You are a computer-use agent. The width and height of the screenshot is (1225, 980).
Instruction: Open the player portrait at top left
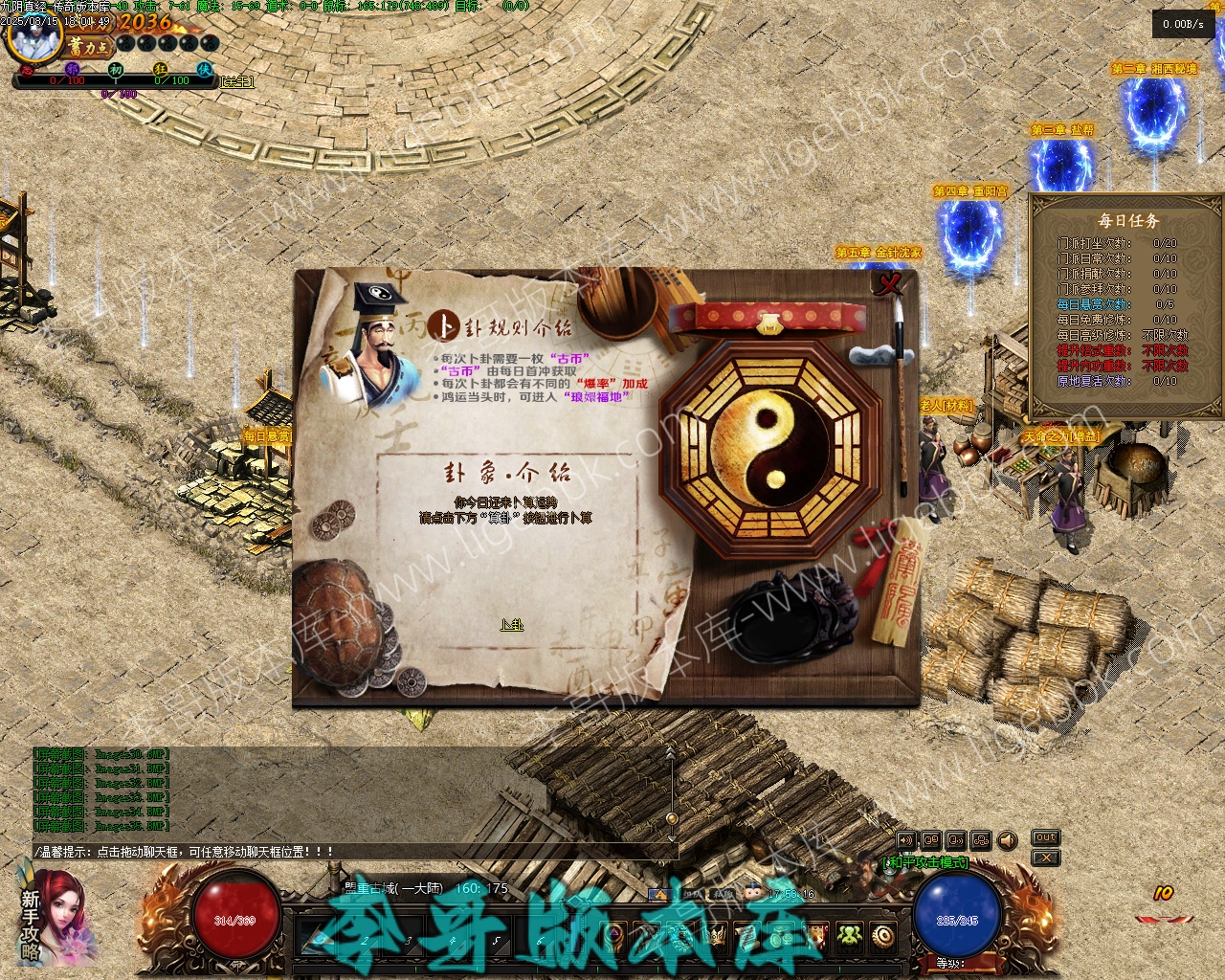[34, 36]
